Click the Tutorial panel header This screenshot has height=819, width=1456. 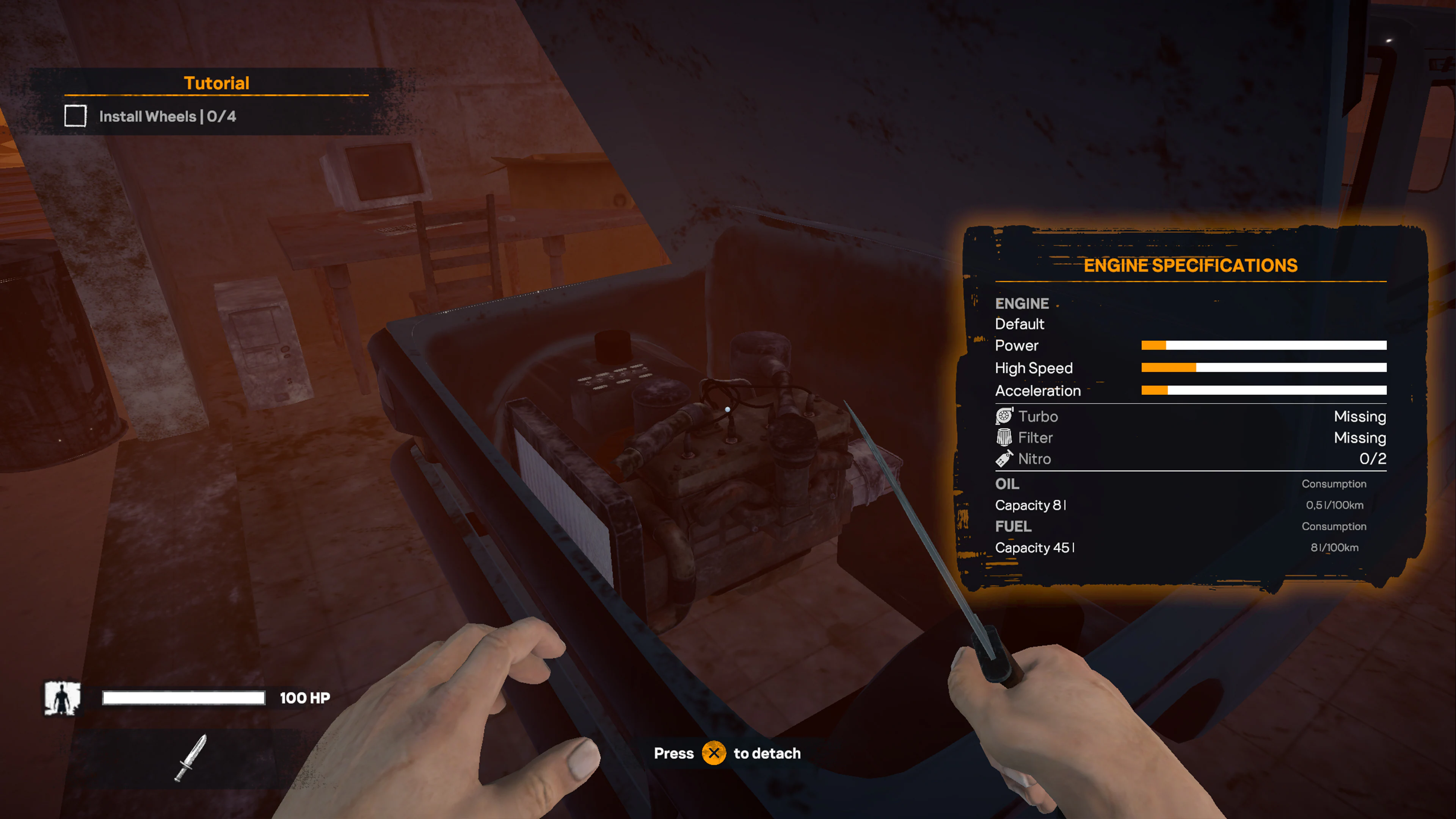click(x=217, y=83)
